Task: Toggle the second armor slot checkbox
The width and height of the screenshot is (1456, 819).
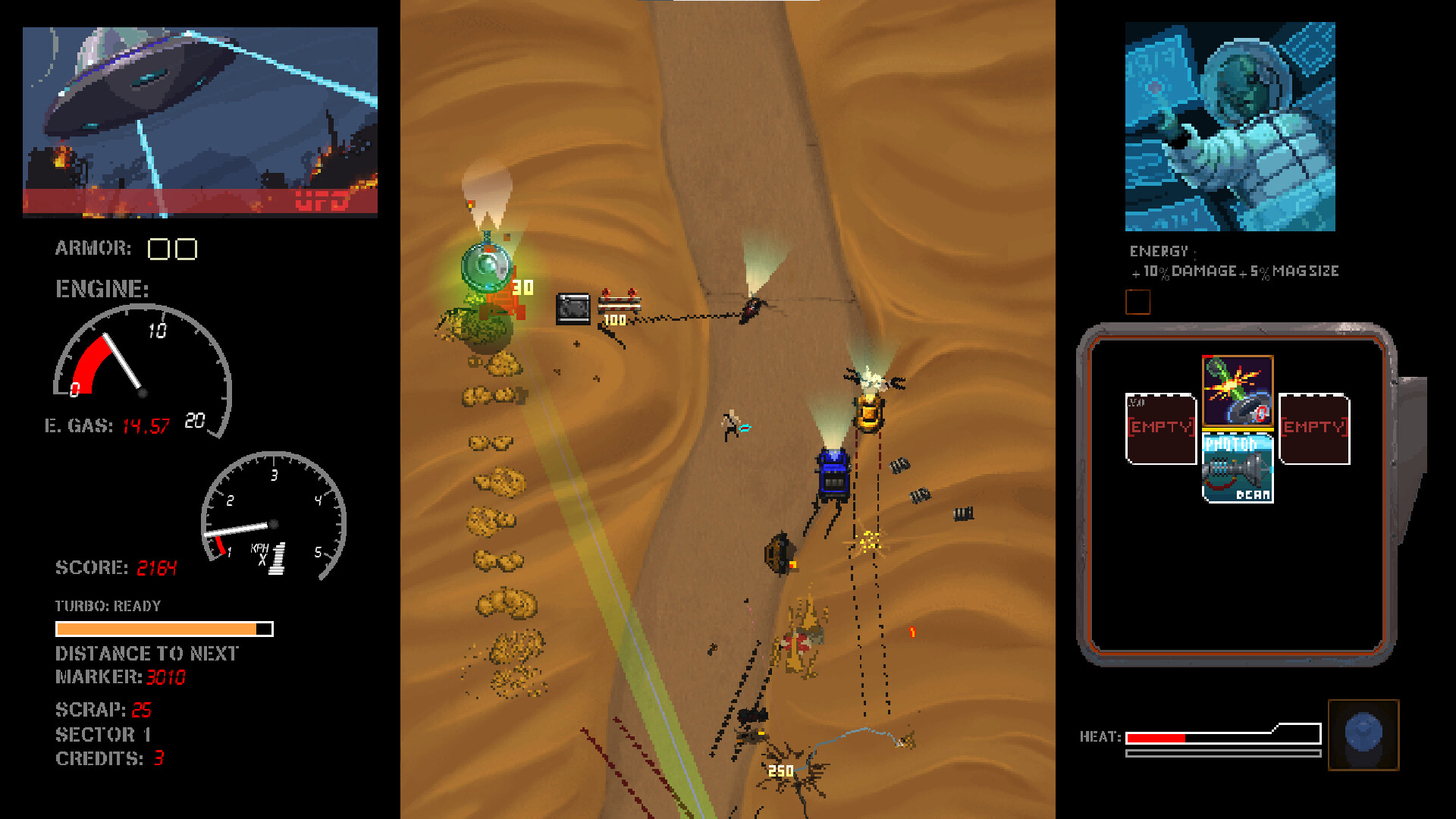Action: 184,248
